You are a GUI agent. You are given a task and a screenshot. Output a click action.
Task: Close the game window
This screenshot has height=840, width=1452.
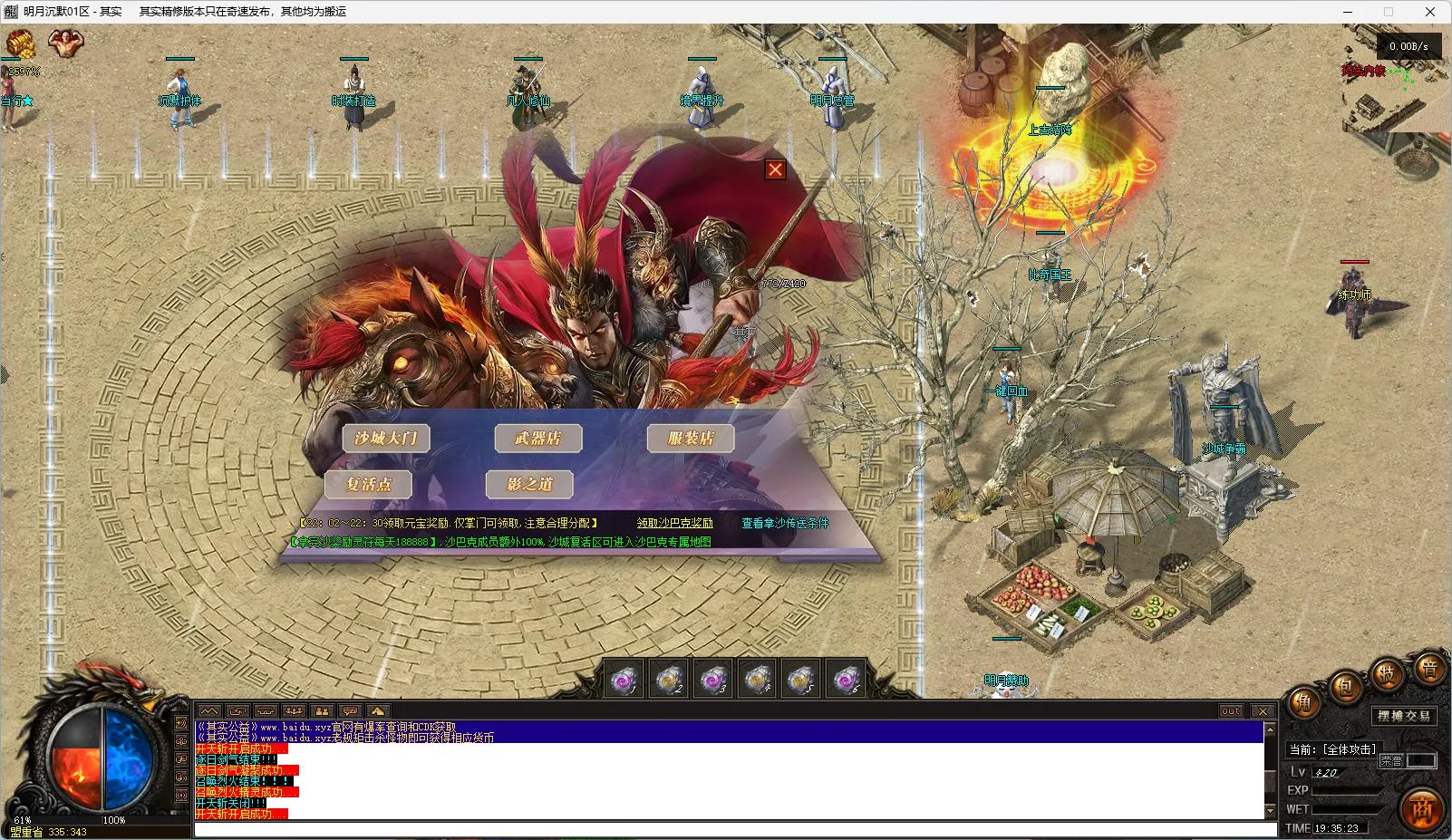coord(1430,12)
